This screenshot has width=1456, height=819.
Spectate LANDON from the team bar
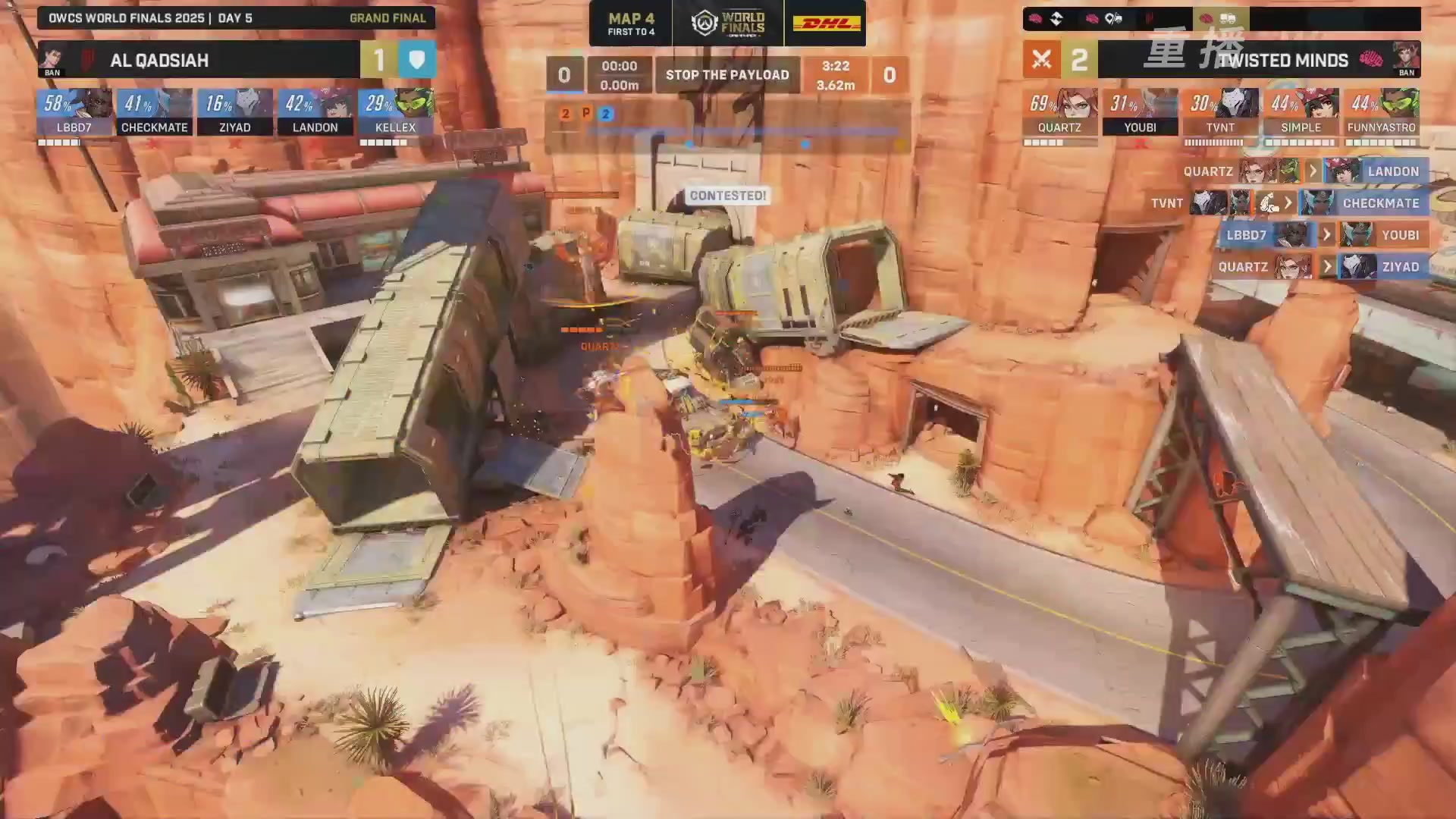(x=315, y=112)
